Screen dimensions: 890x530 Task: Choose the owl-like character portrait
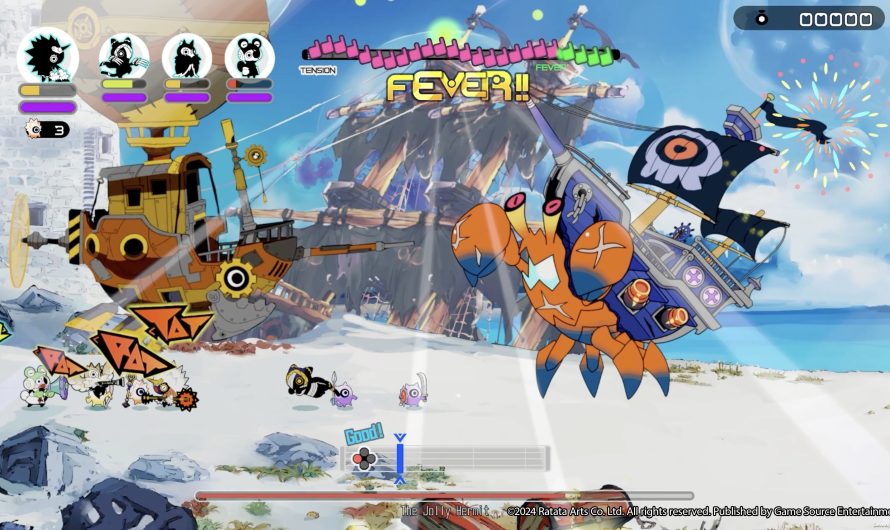(186, 56)
